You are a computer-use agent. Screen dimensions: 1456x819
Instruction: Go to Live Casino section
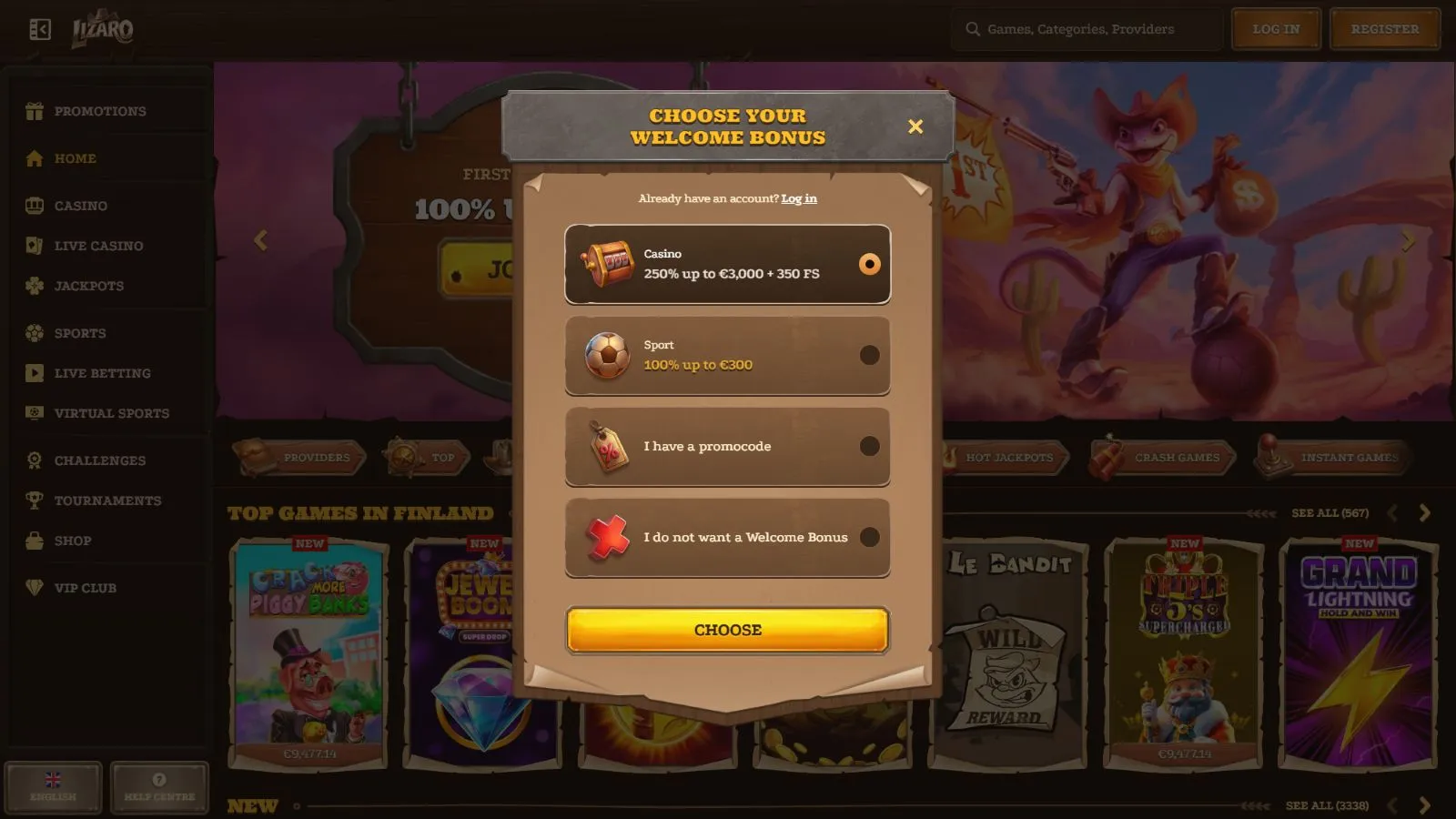coord(98,246)
